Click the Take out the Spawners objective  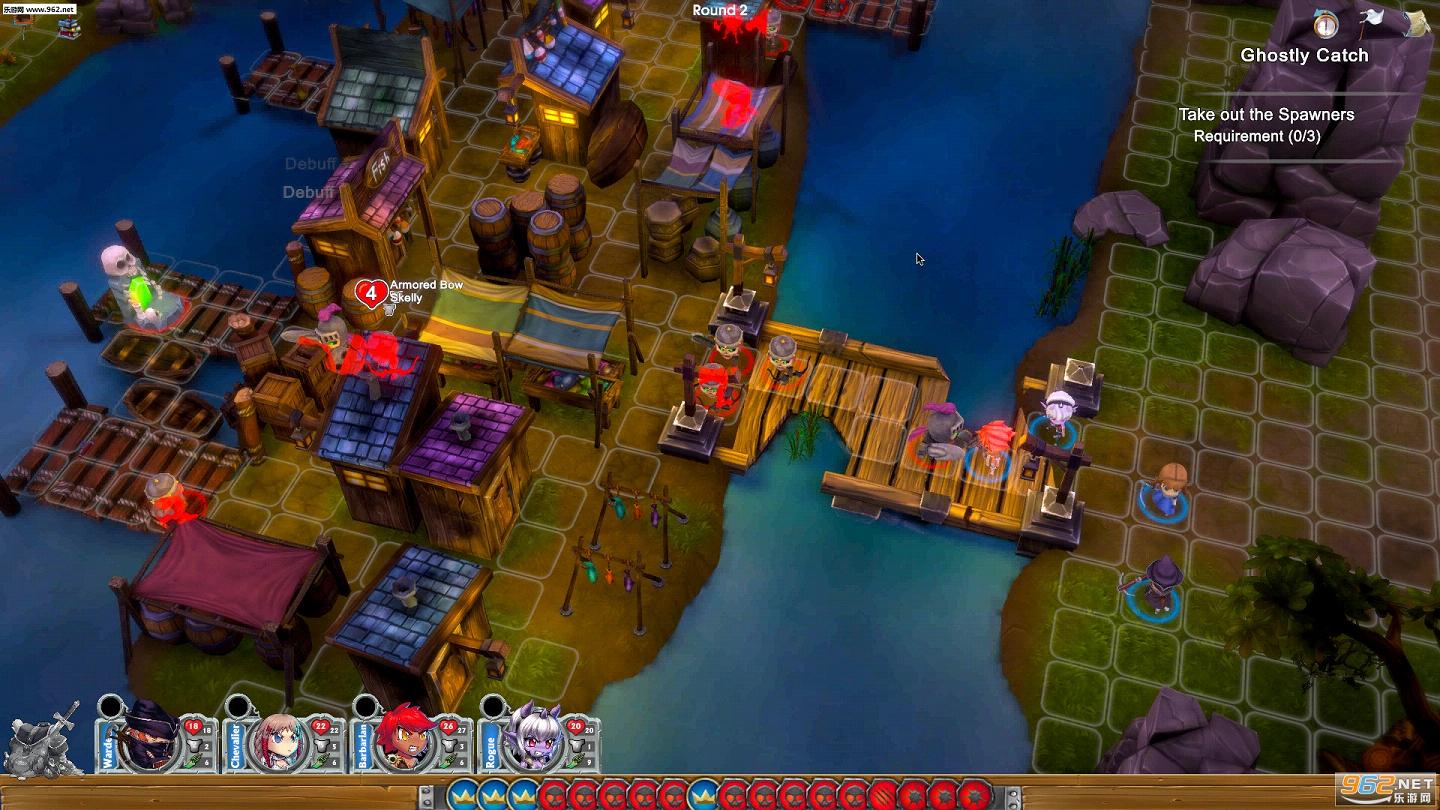tap(1266, 115)
